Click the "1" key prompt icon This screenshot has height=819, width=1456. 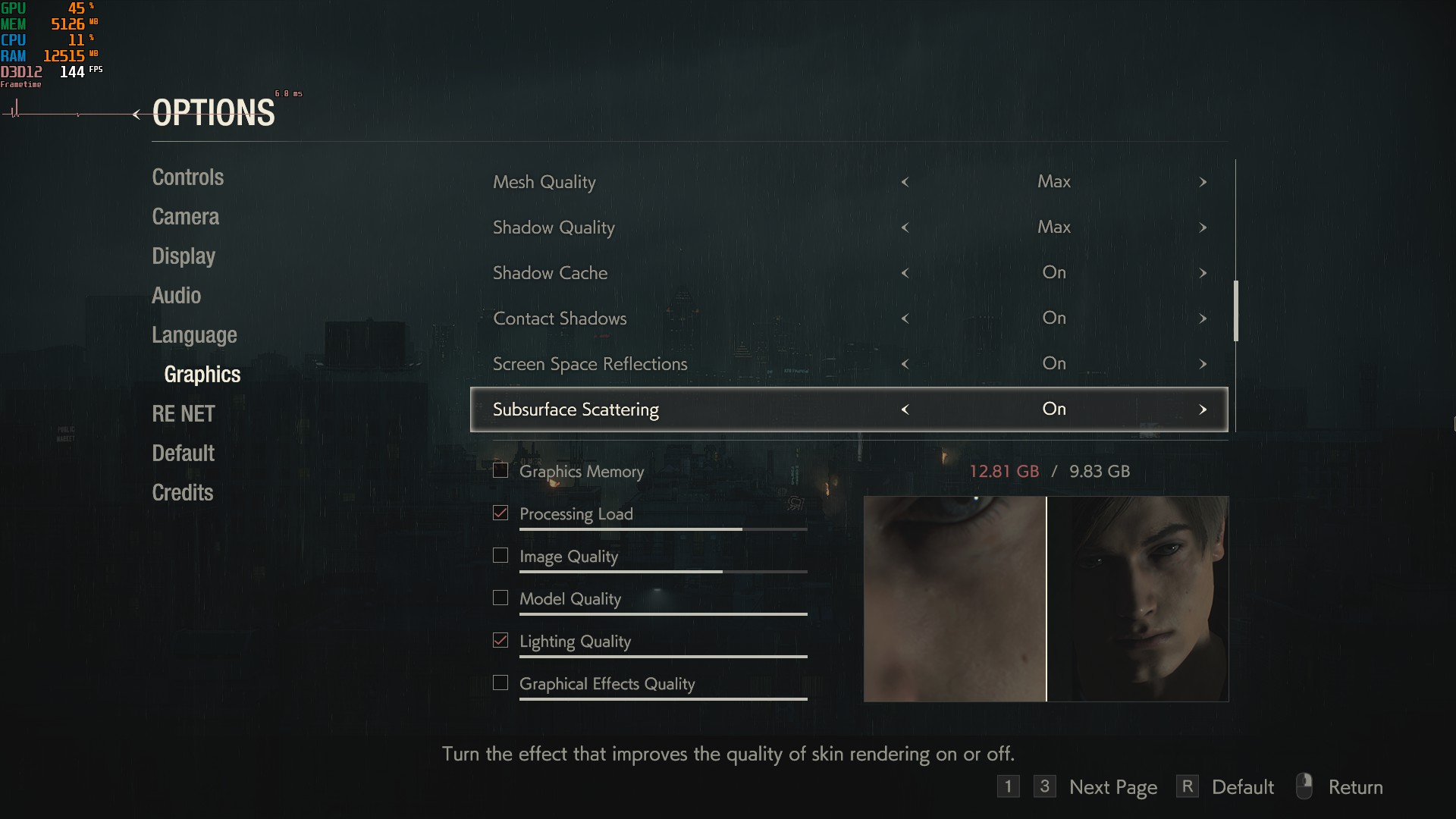[x=1009, y=786]
